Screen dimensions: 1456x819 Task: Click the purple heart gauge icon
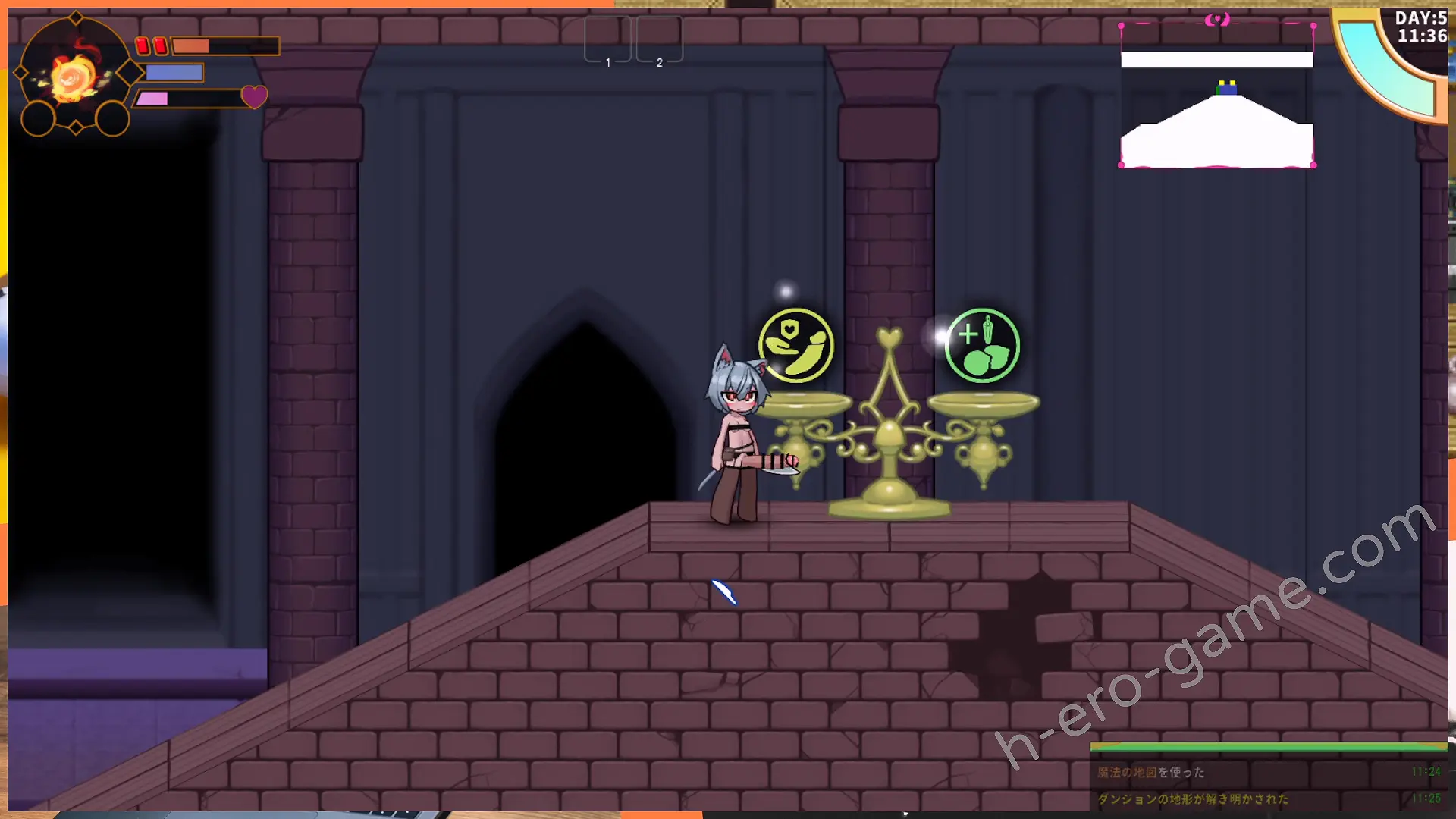[254, 96]
